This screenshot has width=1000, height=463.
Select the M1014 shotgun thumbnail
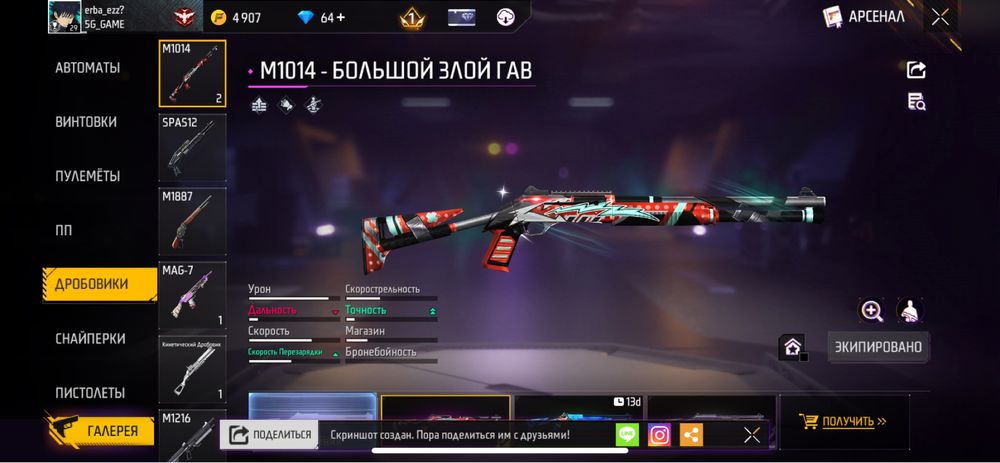tap(193, 73)
